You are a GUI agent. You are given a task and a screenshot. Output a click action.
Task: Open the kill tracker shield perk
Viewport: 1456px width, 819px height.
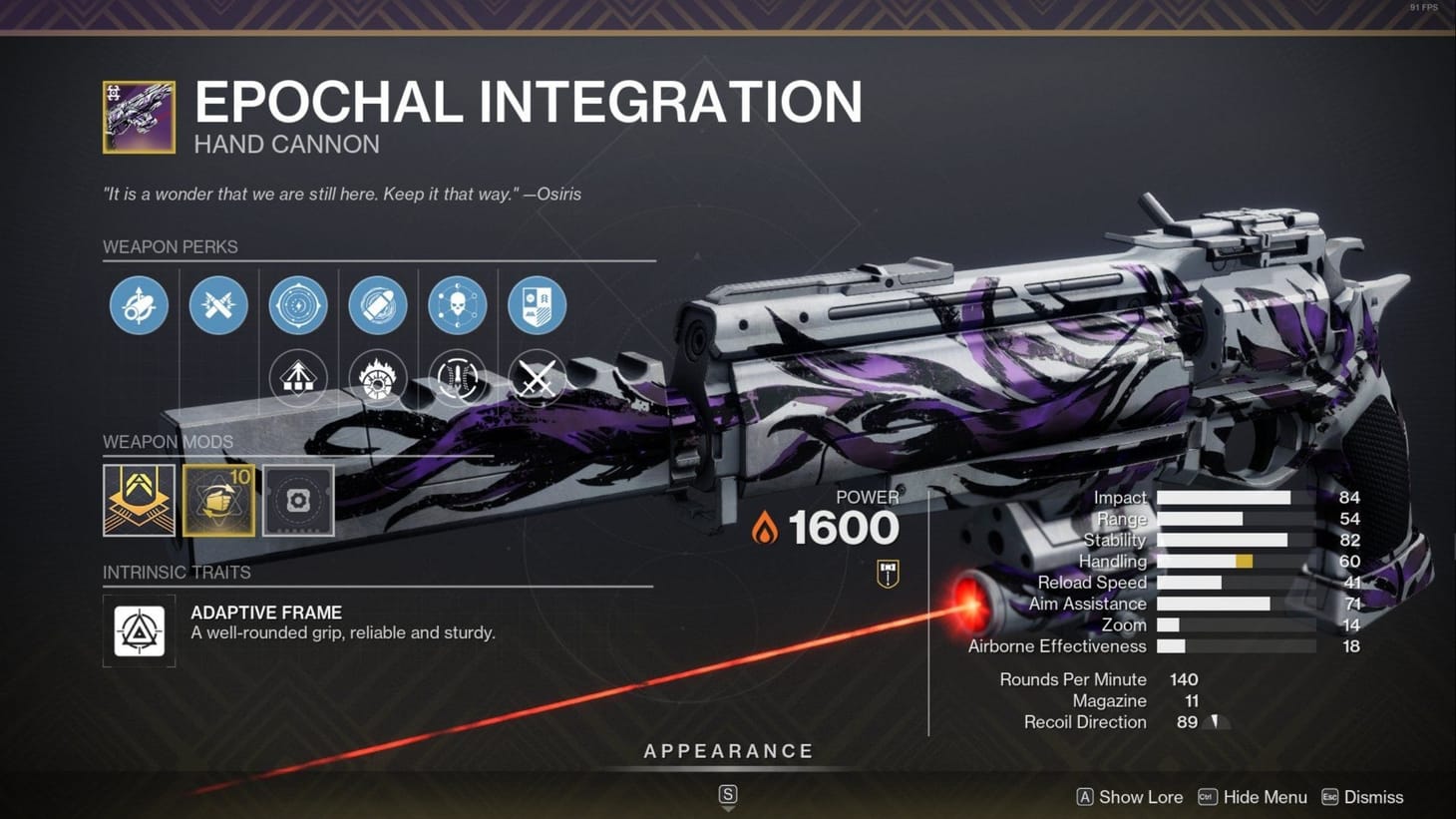(x=538, y=305)
